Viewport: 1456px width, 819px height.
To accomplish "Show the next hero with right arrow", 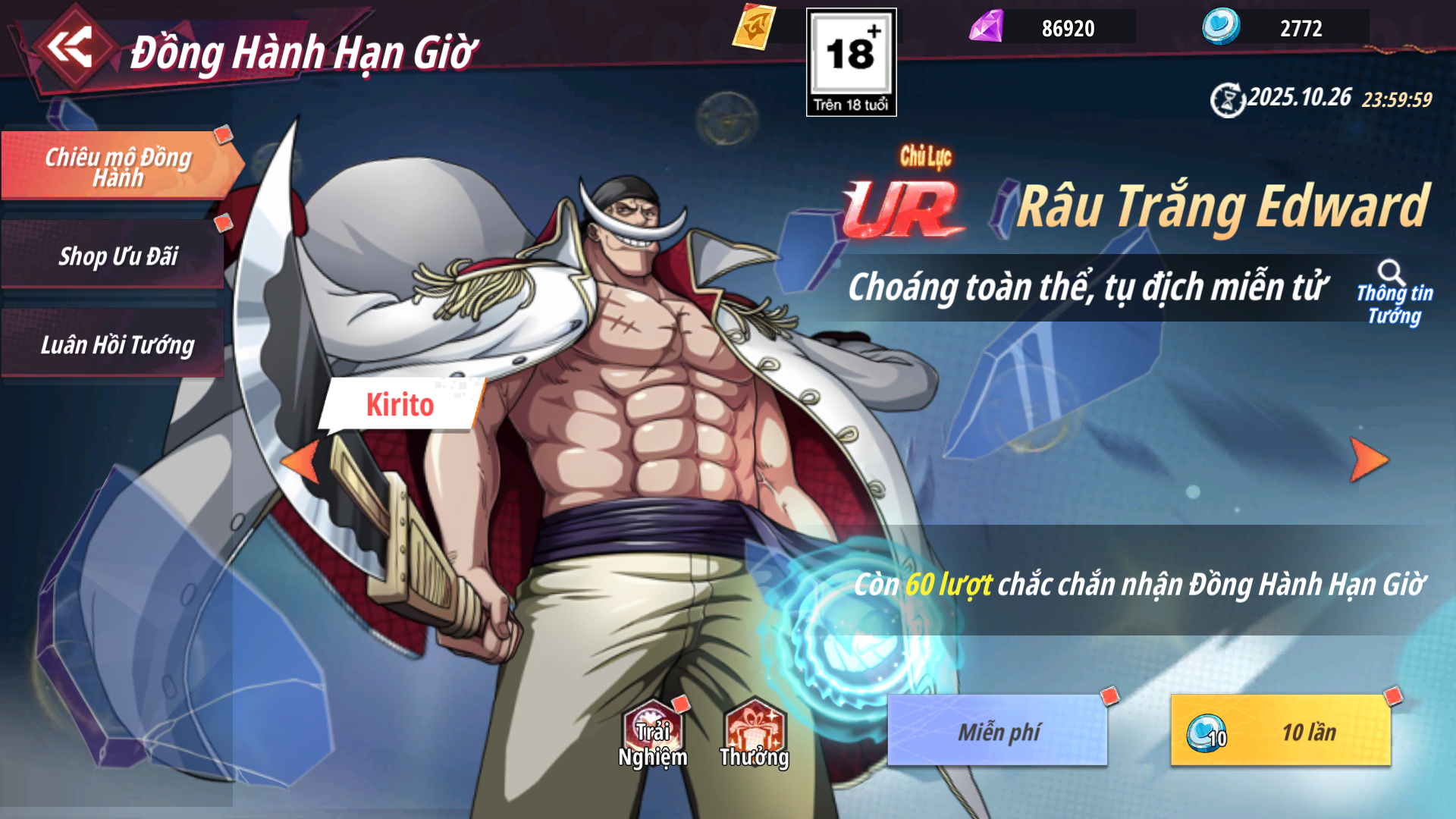I will [x=1369, y=460].
